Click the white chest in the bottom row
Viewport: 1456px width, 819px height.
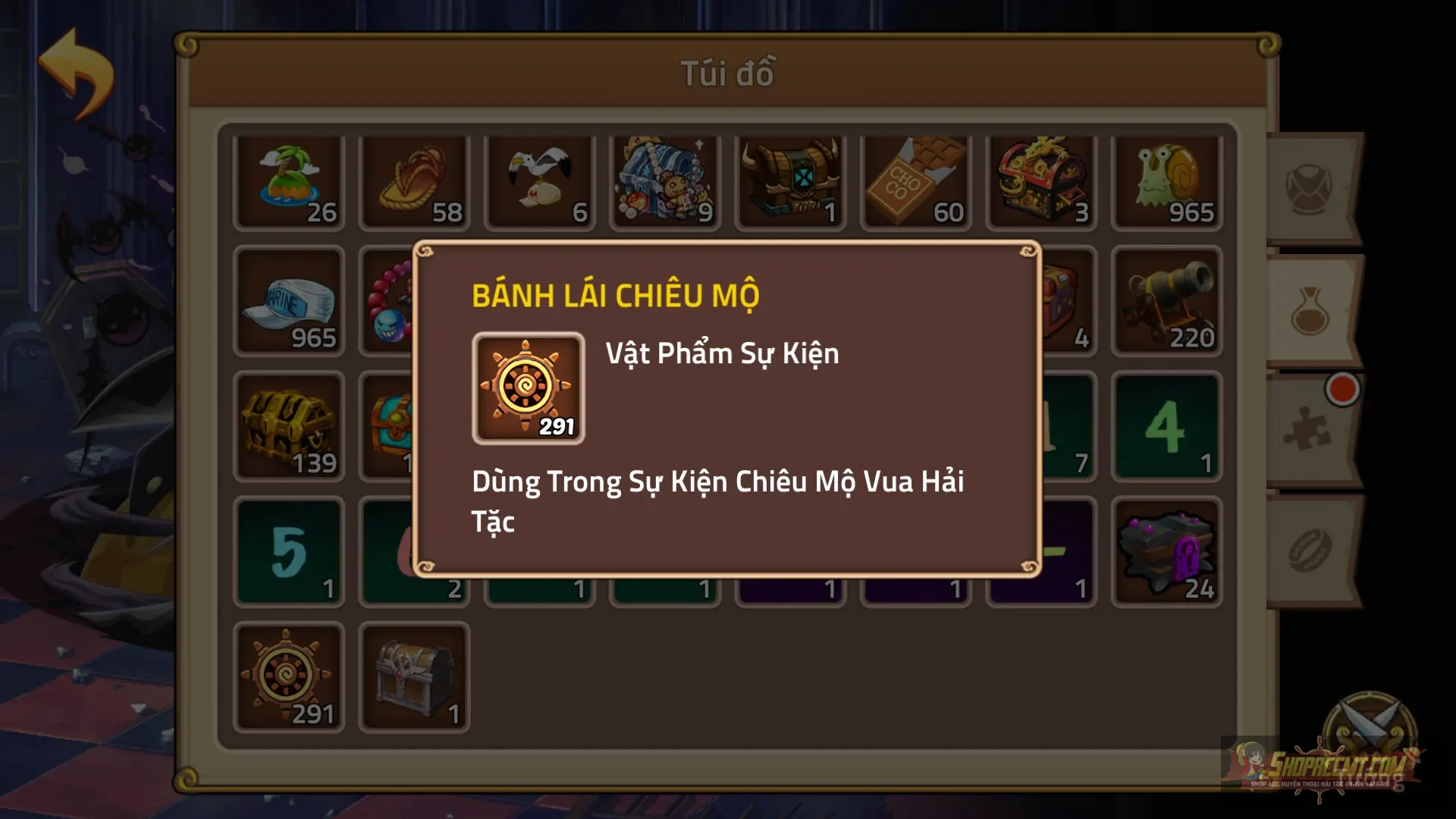414,675
